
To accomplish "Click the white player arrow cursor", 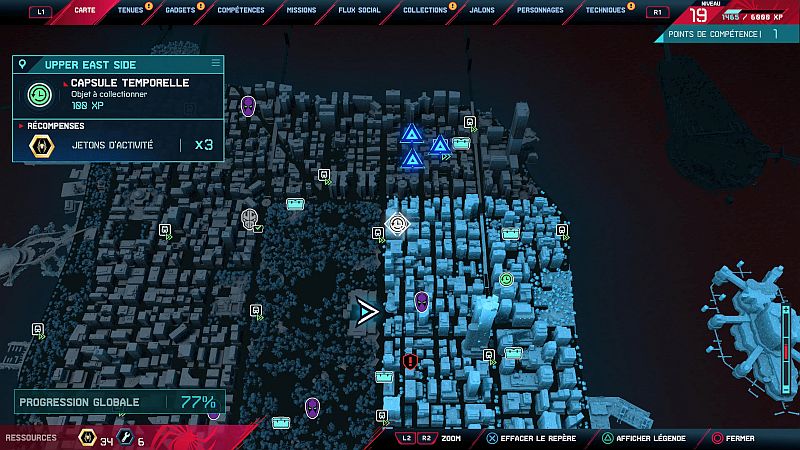I will (367, 312).
